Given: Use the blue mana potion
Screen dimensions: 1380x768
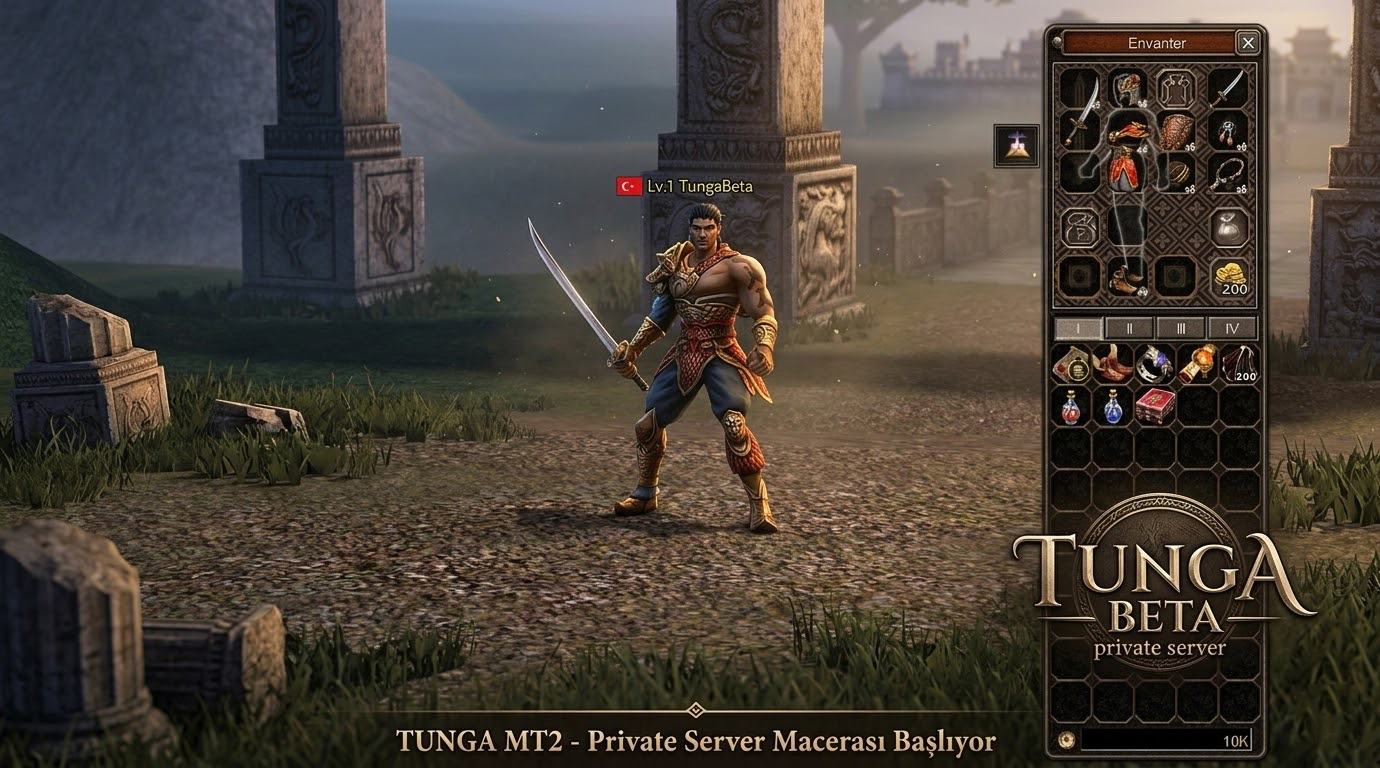Looking at the screenshot, I should coord(1112,406).
